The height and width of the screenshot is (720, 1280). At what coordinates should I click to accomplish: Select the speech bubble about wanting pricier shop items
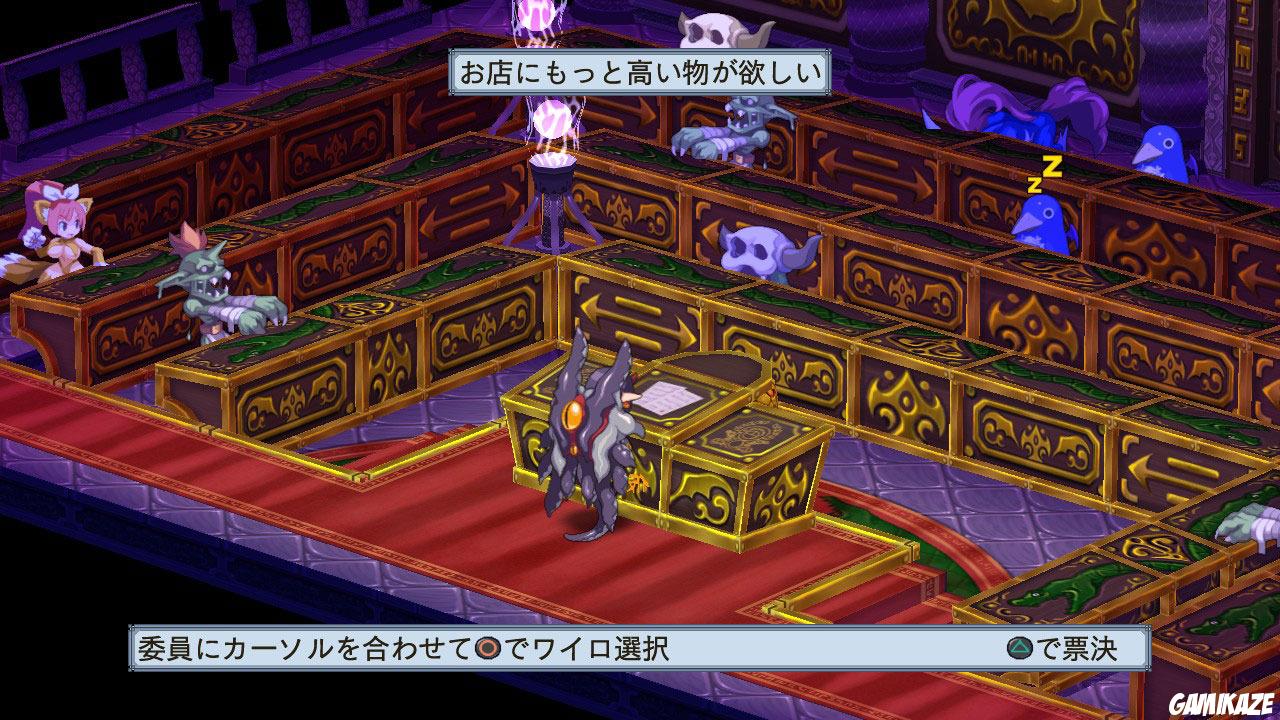click(640, 72)
